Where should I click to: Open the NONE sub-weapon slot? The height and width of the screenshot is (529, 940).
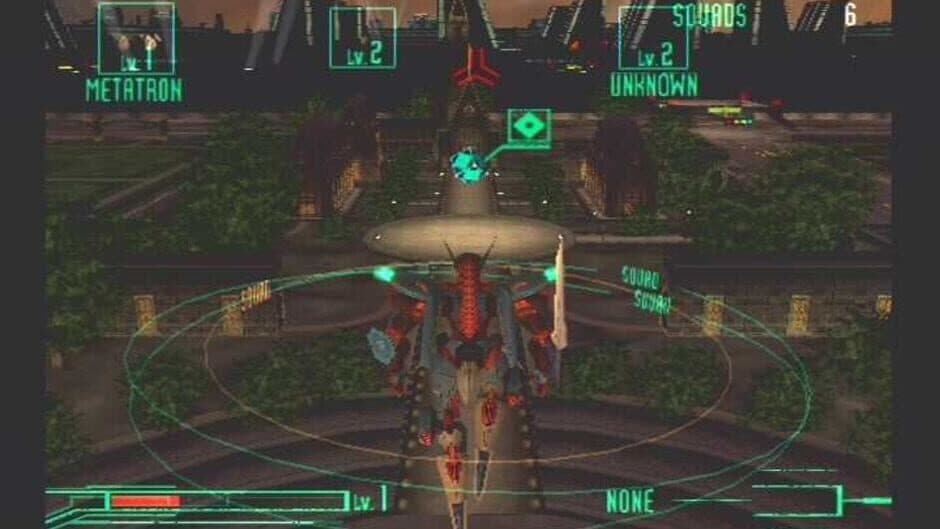tap(630, 500)
